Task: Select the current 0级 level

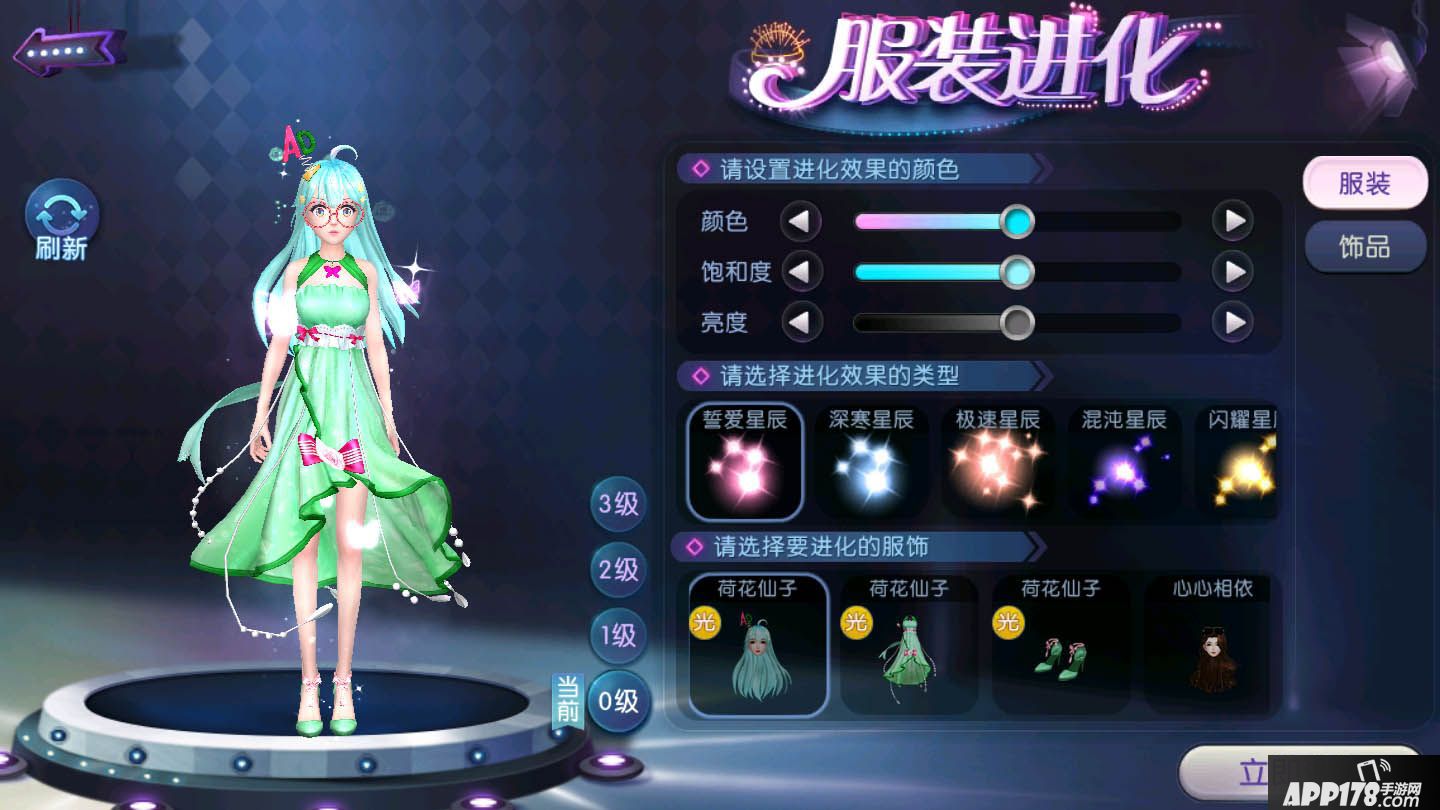Action: click(616, 702)
